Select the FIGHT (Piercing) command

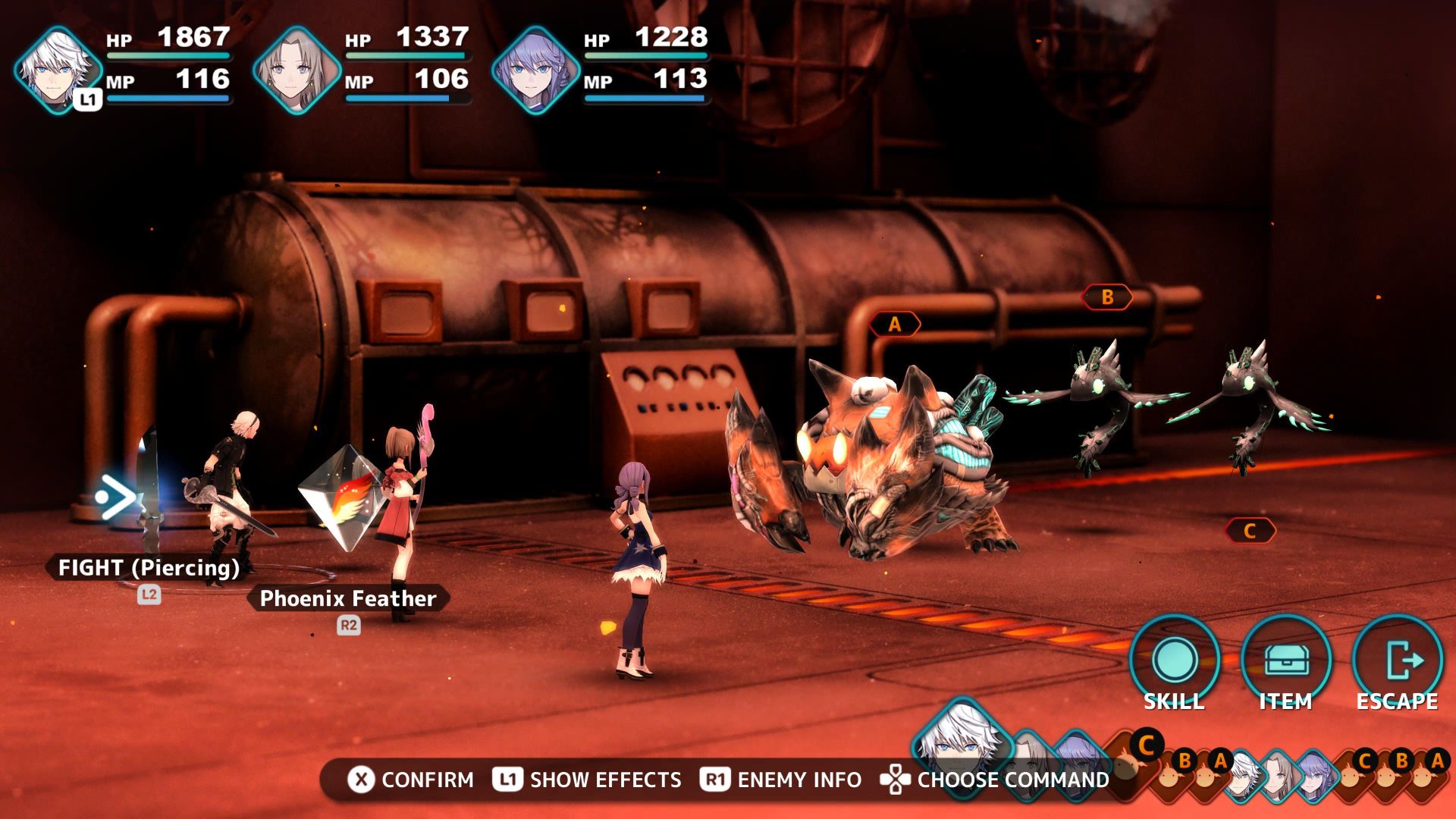149,567
